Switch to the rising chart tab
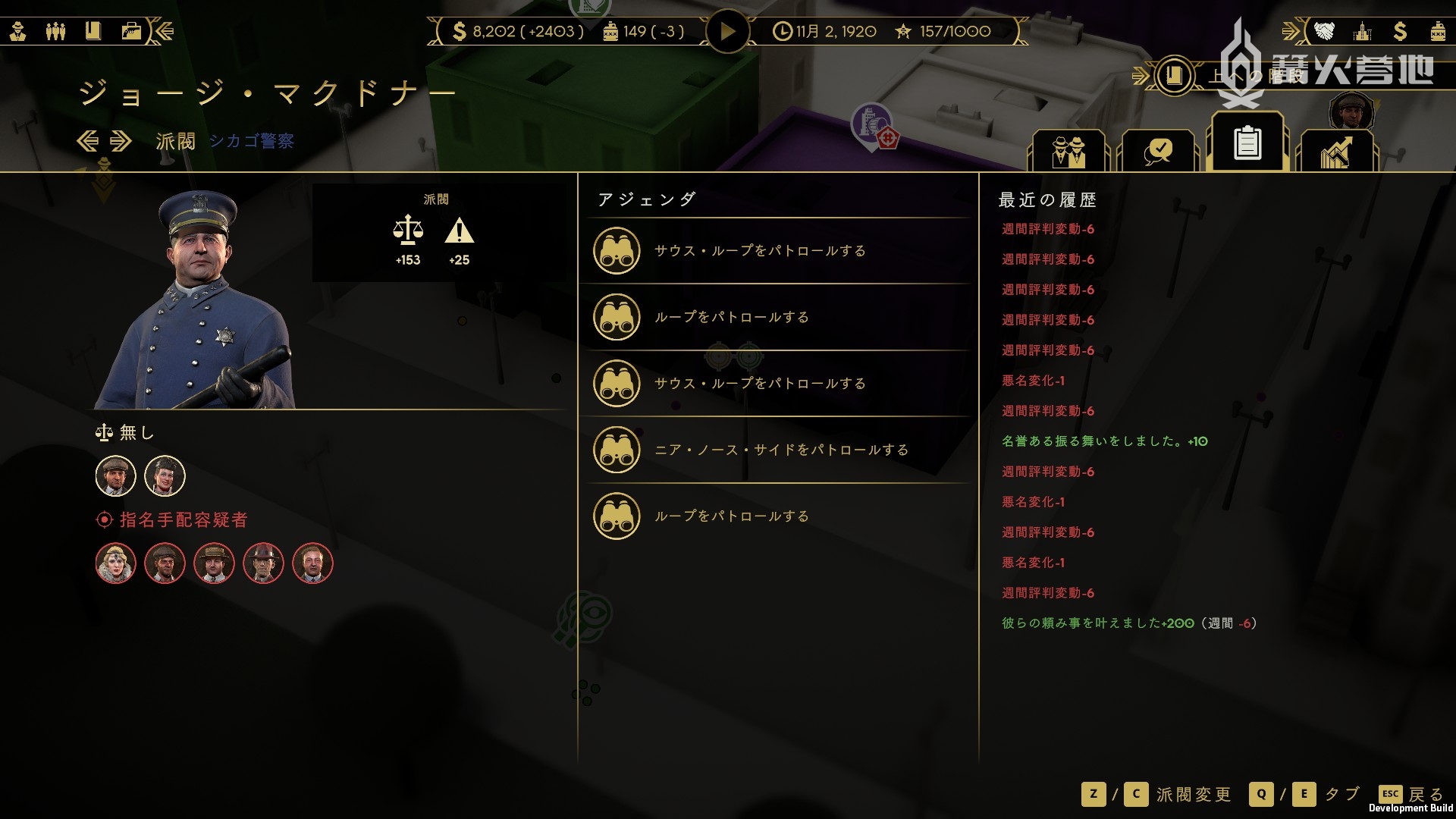The height and width of the screenshot is (819, 1456). (x=1336, y=150)
